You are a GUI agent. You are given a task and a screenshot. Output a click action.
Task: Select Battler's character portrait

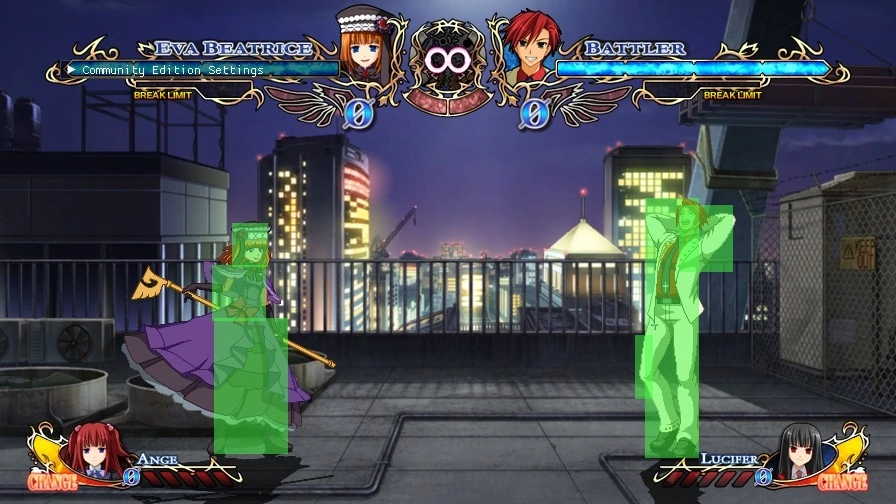tap(531, 50)
